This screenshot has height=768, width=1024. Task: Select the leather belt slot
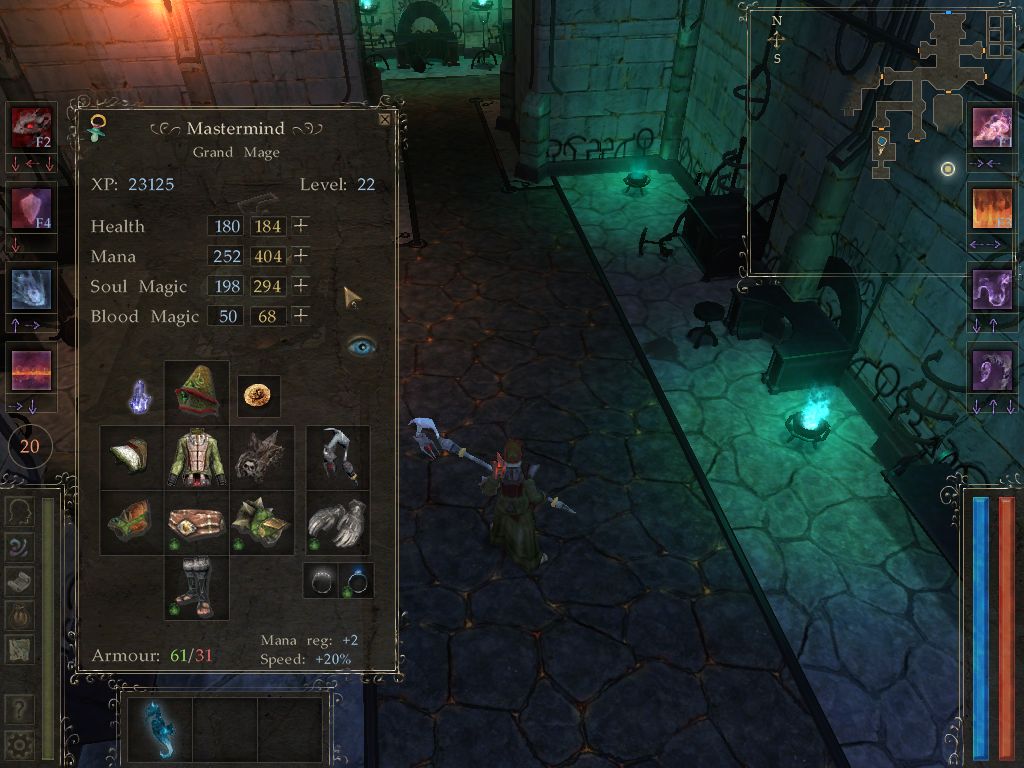click(x=197, y=523)
